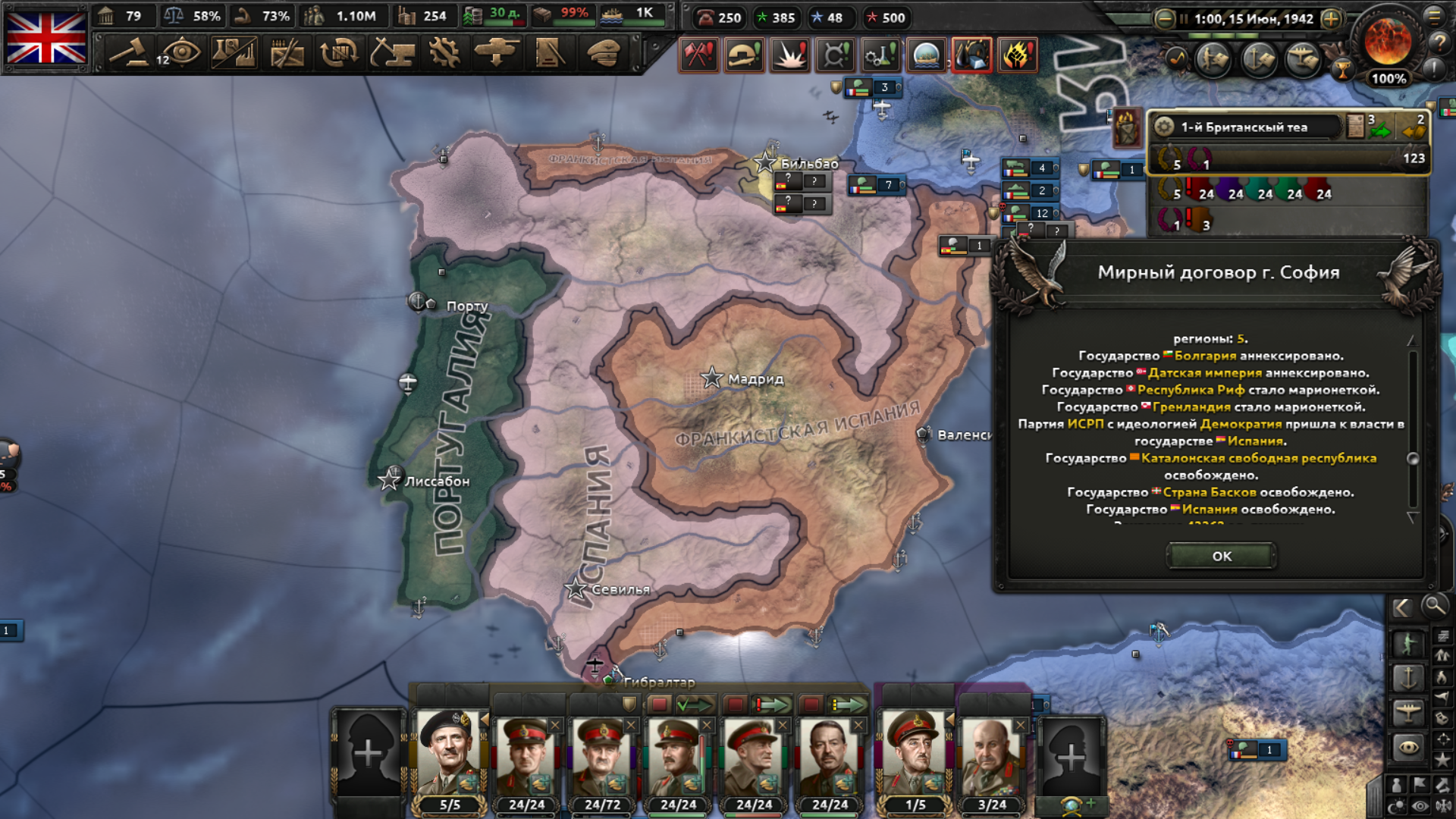Open the research screen with the flask icon
Viewport: 1456px width, 819px height.
coord(234,53)
